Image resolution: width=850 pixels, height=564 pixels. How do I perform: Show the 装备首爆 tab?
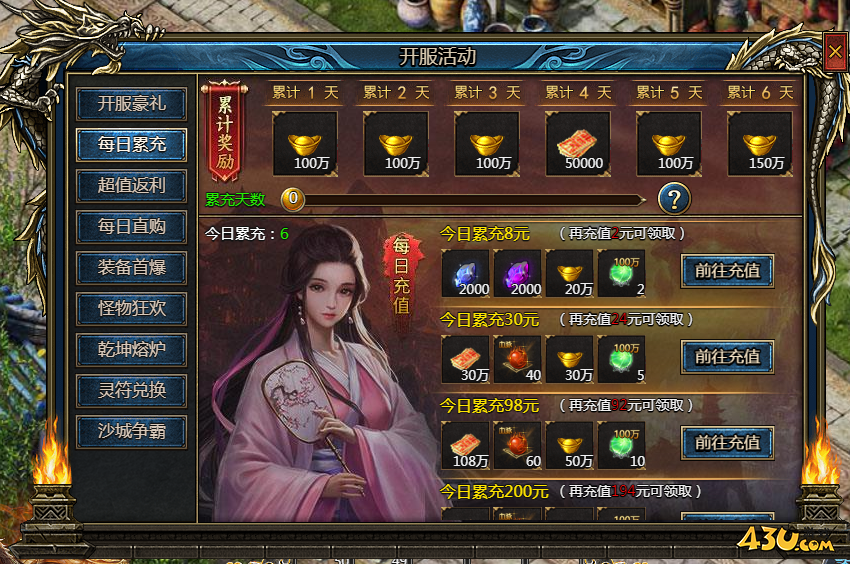131,267
